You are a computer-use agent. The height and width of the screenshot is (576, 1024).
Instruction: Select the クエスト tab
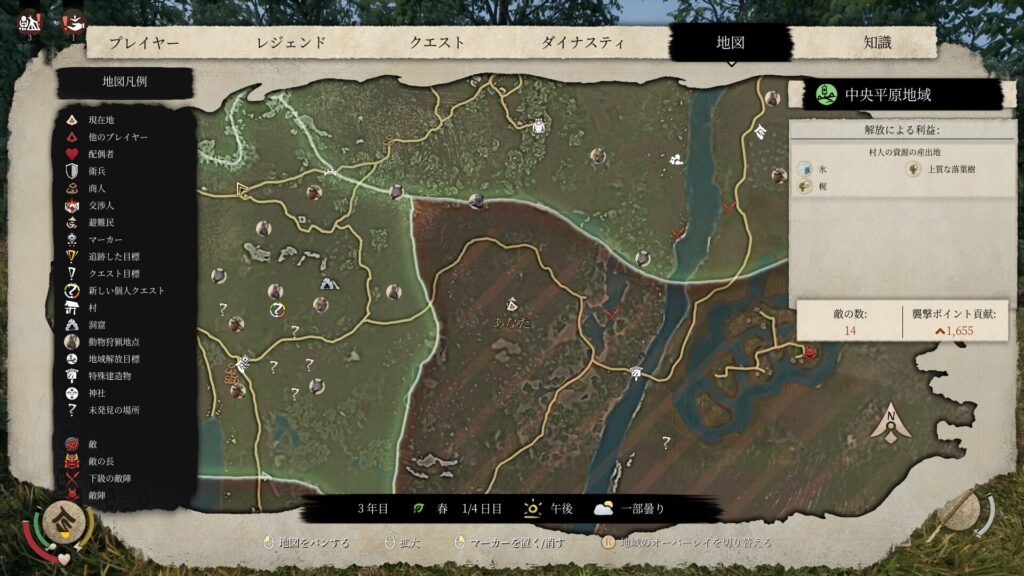point(437,43)
